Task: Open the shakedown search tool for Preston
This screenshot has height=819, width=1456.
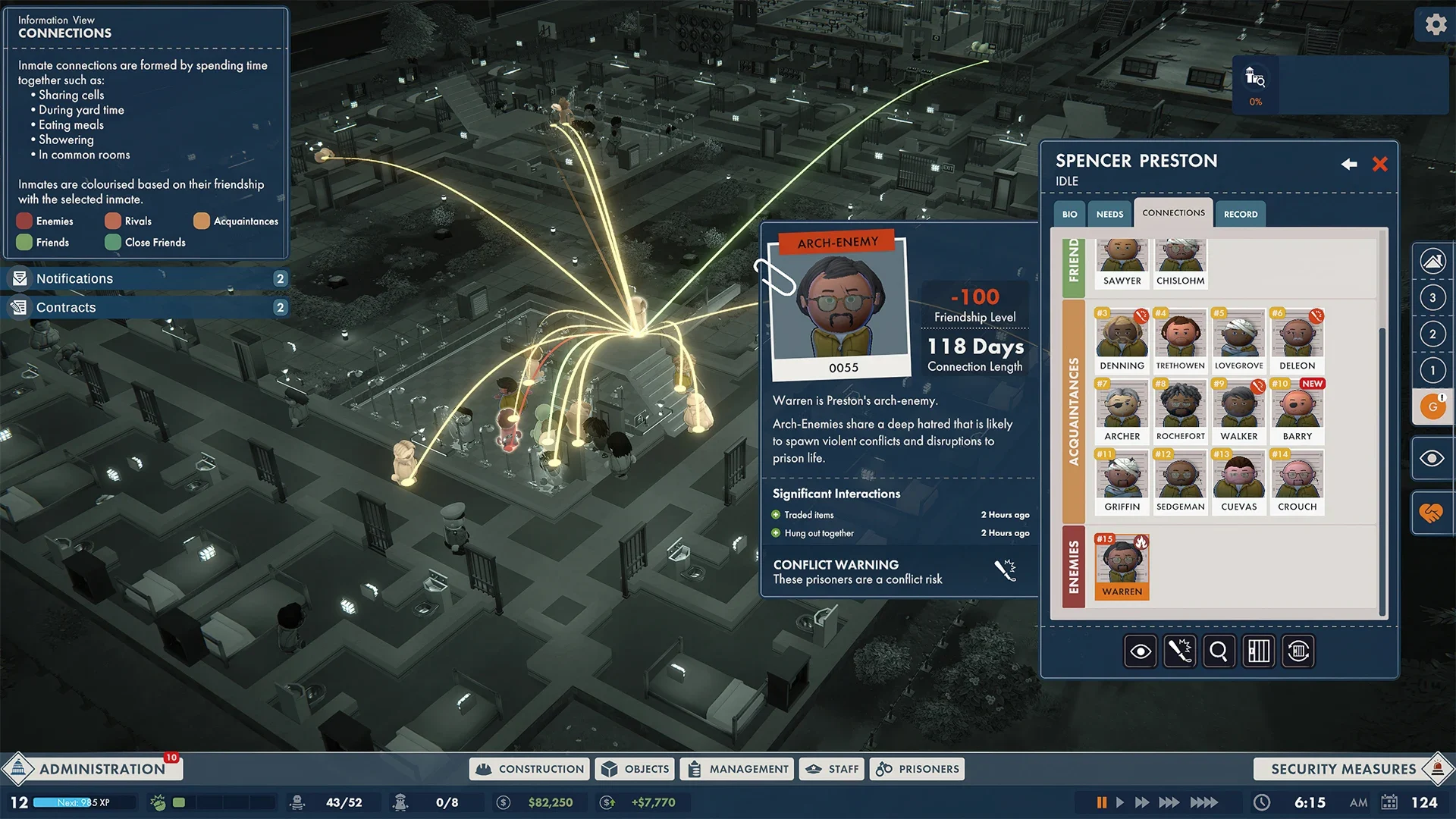Action: tap(1219, 651)
